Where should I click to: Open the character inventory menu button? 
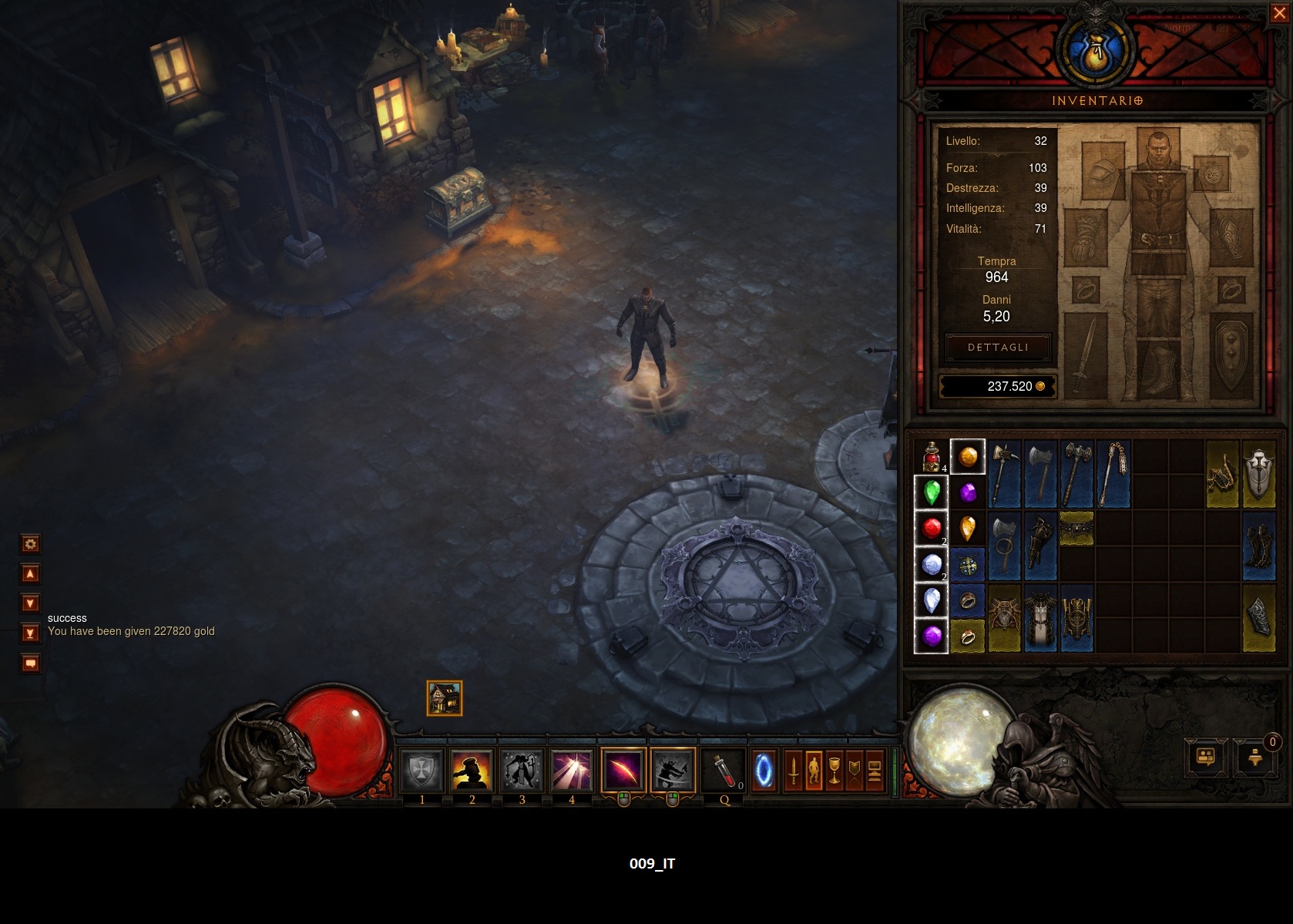point(814,770)
